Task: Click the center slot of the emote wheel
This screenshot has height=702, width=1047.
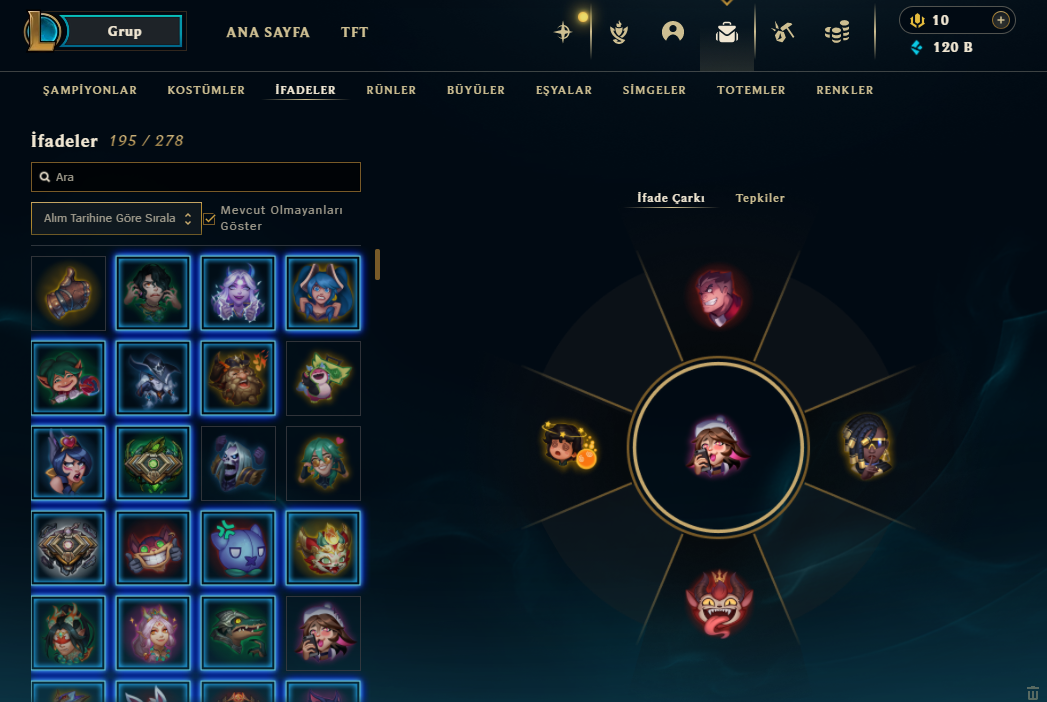Action: click(x=716, y=445)
